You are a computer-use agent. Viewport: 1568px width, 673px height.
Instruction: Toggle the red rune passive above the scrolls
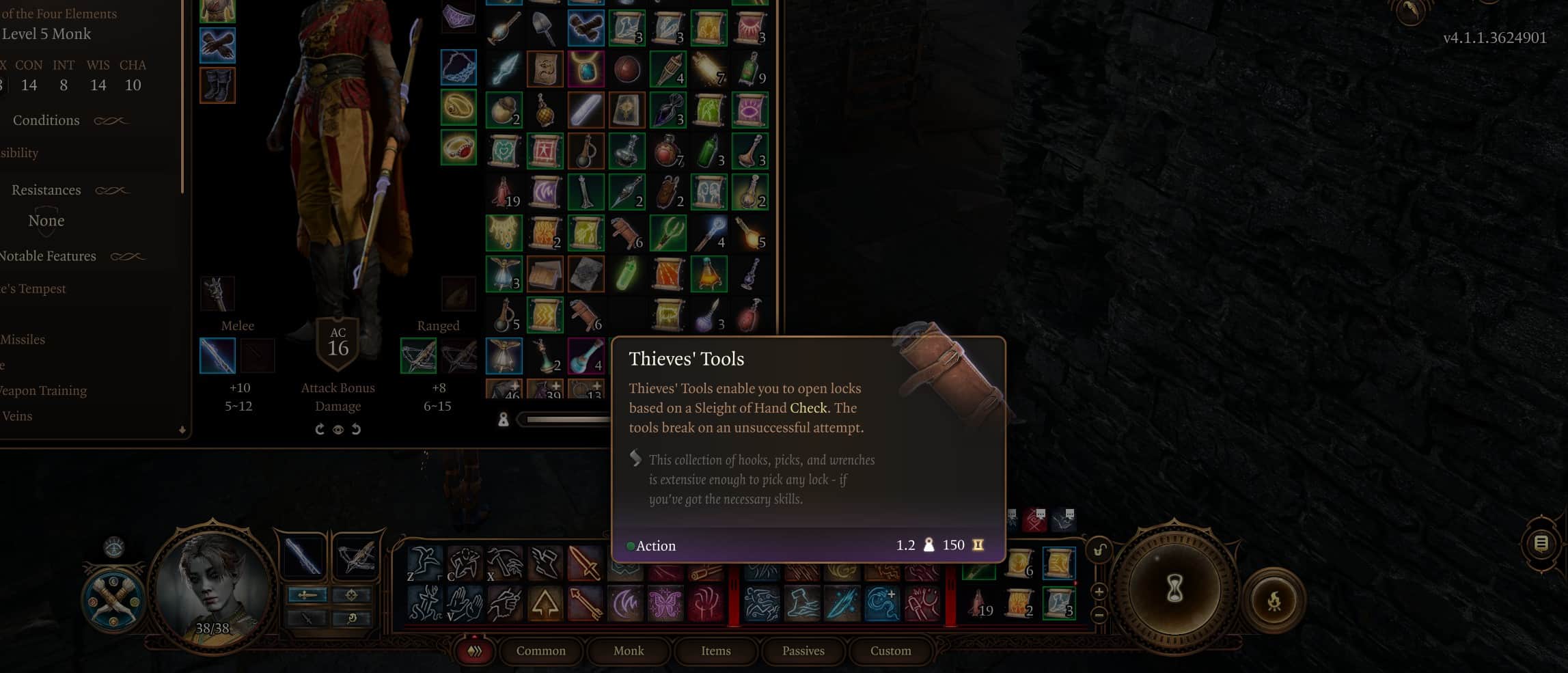(1034, 519)
